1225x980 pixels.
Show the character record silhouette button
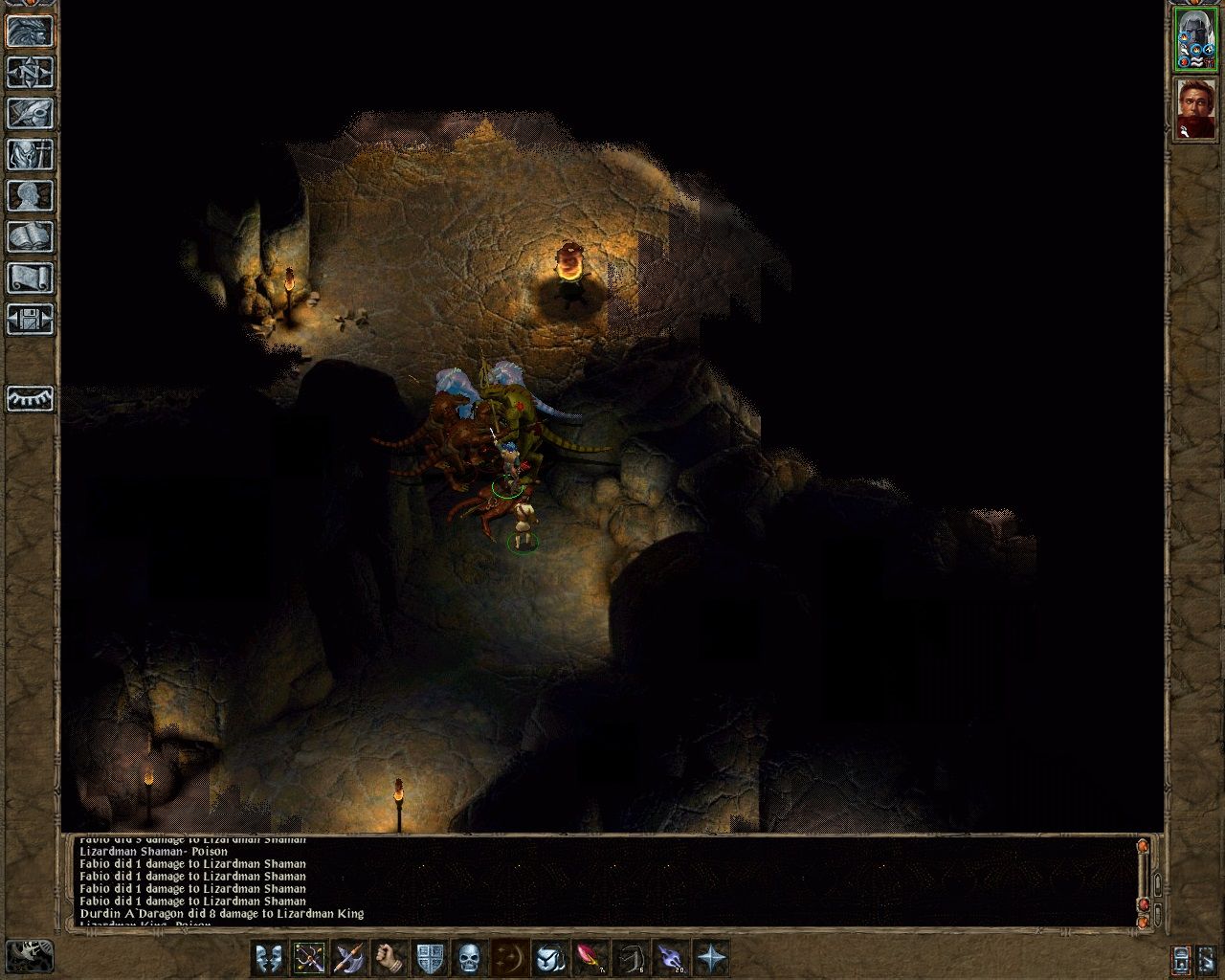[x=31, y=196]
